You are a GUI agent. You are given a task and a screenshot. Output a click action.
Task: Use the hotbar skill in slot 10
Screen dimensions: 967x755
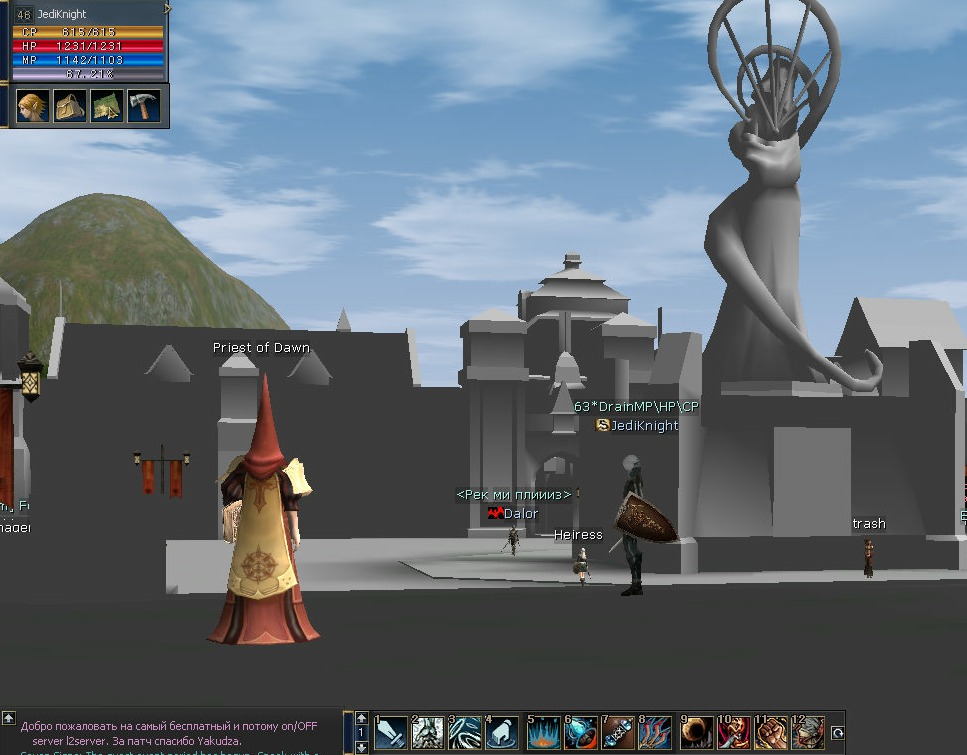coord(734,733)
